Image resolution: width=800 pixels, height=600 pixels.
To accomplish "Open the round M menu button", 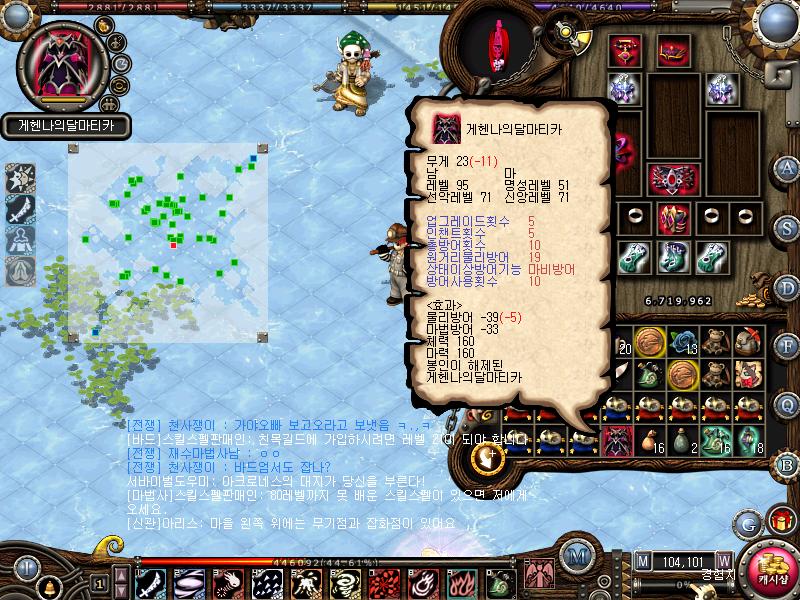I will tap(575, 558).
